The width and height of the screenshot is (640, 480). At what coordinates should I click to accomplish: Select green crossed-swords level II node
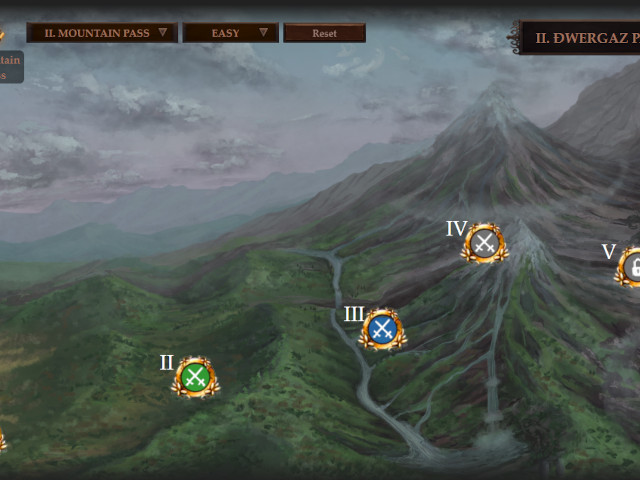point(196,377)
